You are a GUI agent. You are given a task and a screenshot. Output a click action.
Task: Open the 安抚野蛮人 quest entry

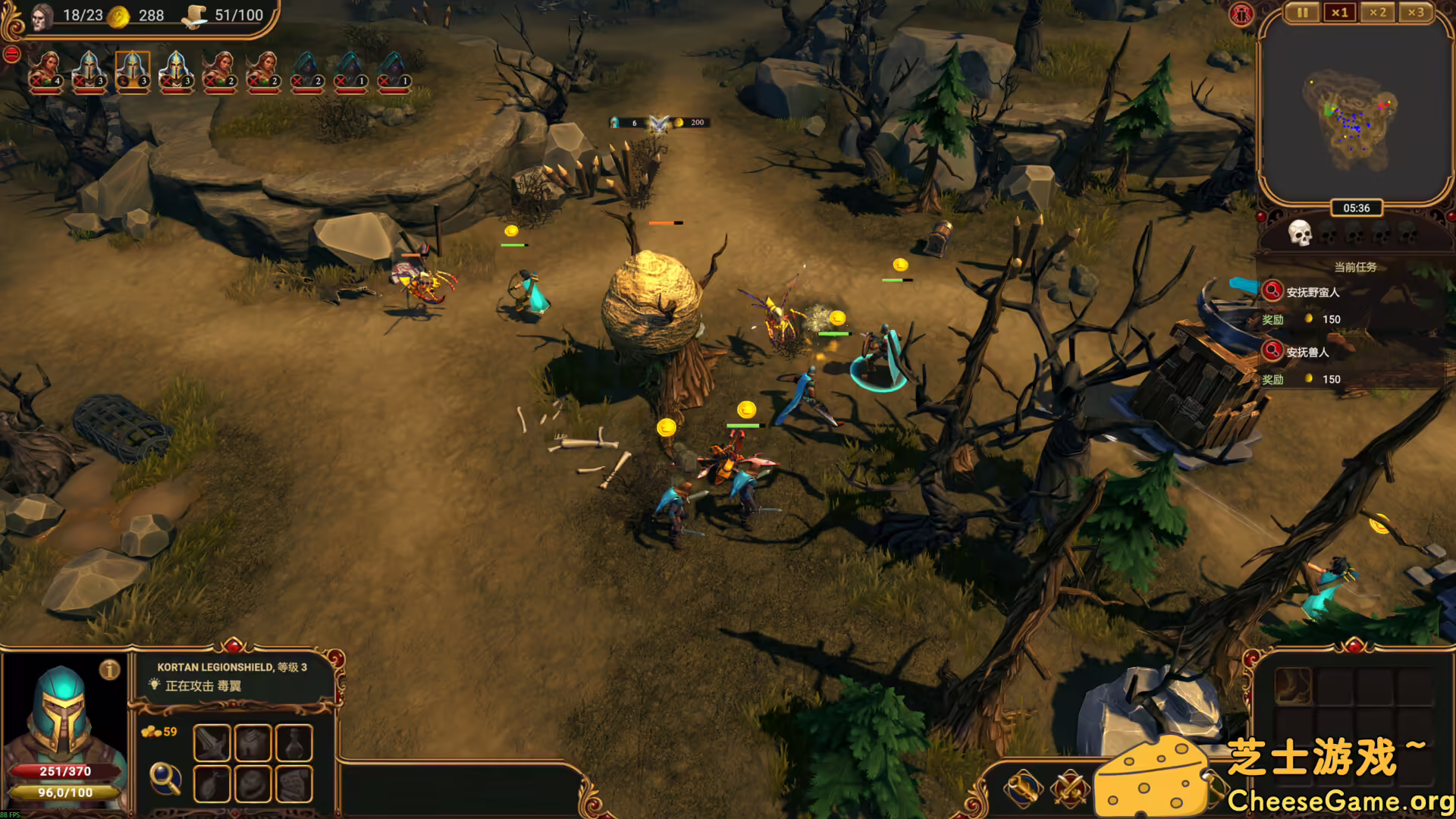click(1313, 292)
